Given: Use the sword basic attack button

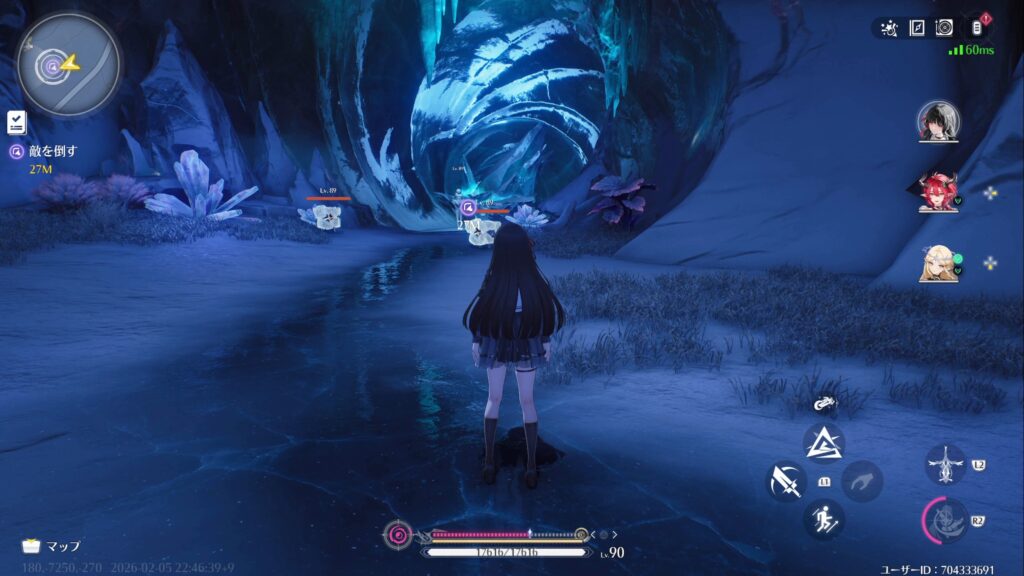Looking at the screenshot, I should [x=786, y=481].
